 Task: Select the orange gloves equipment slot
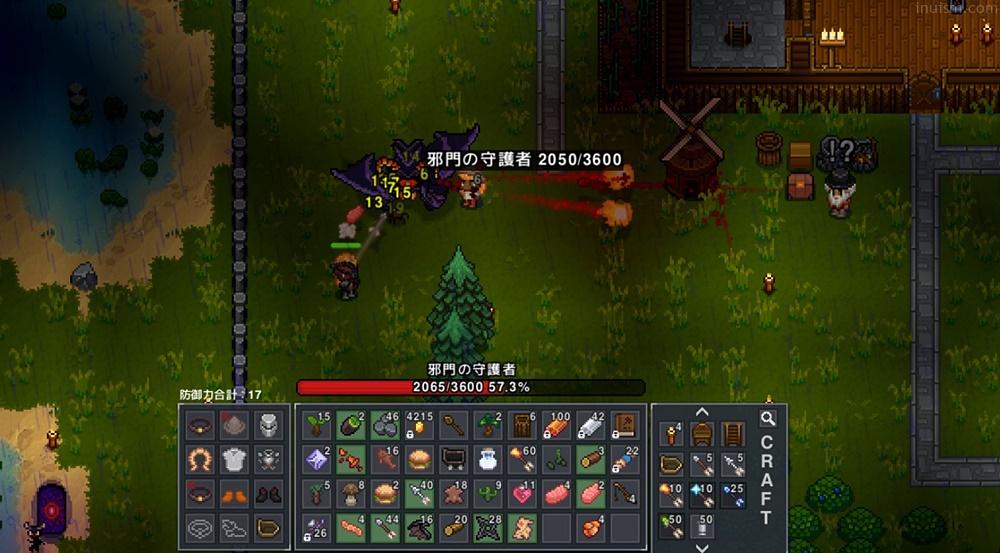[x=233, y=493]
